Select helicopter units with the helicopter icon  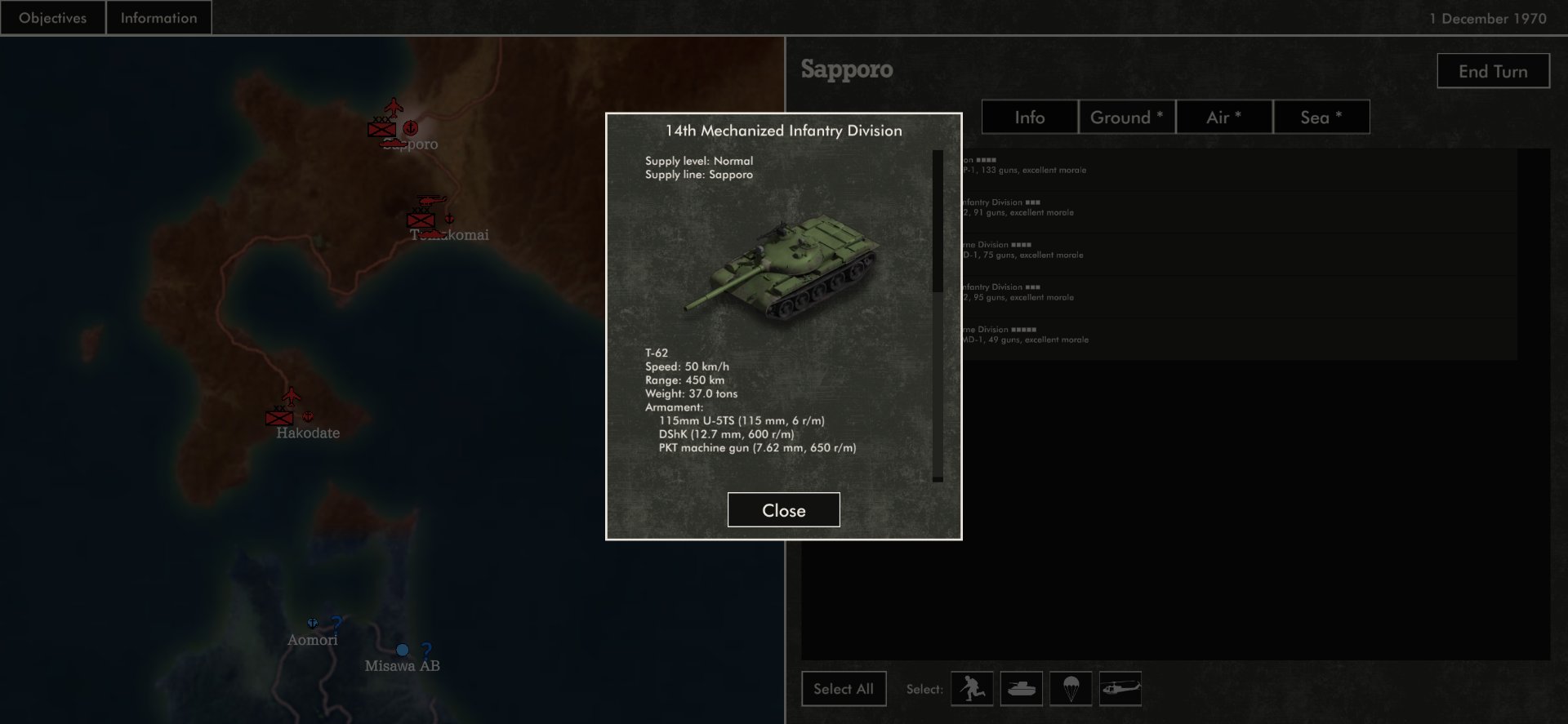pyautogui.click(x=1120, y=689)
